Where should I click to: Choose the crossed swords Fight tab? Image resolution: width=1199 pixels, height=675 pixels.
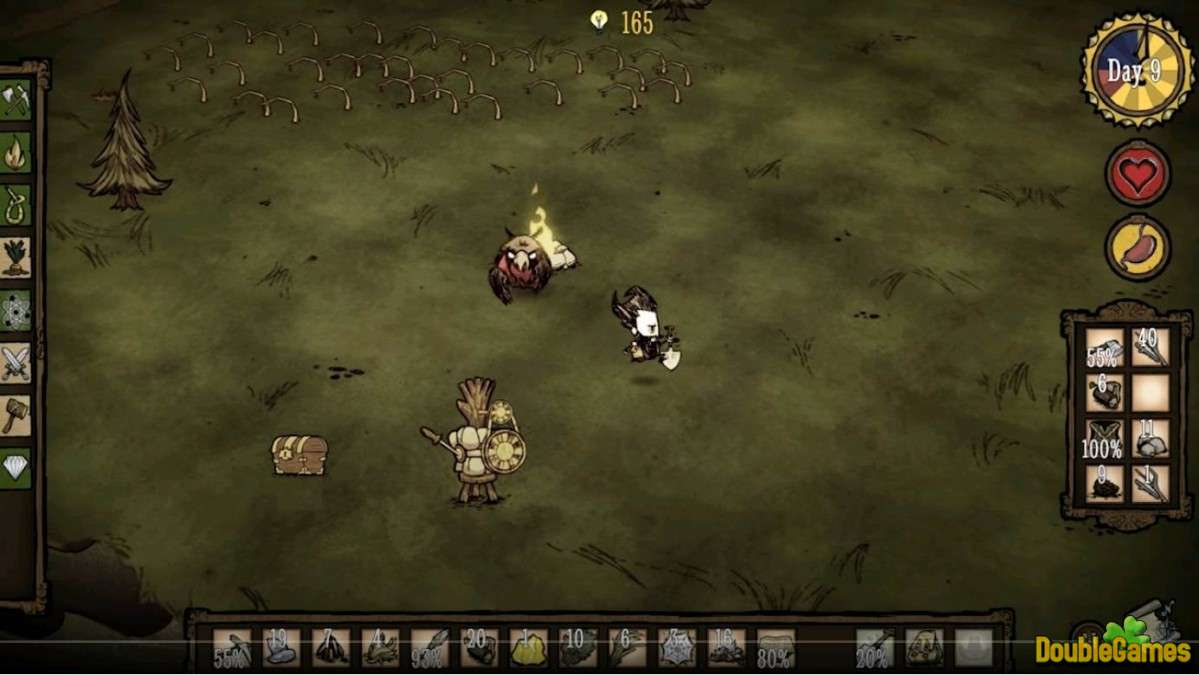point(16,362)
